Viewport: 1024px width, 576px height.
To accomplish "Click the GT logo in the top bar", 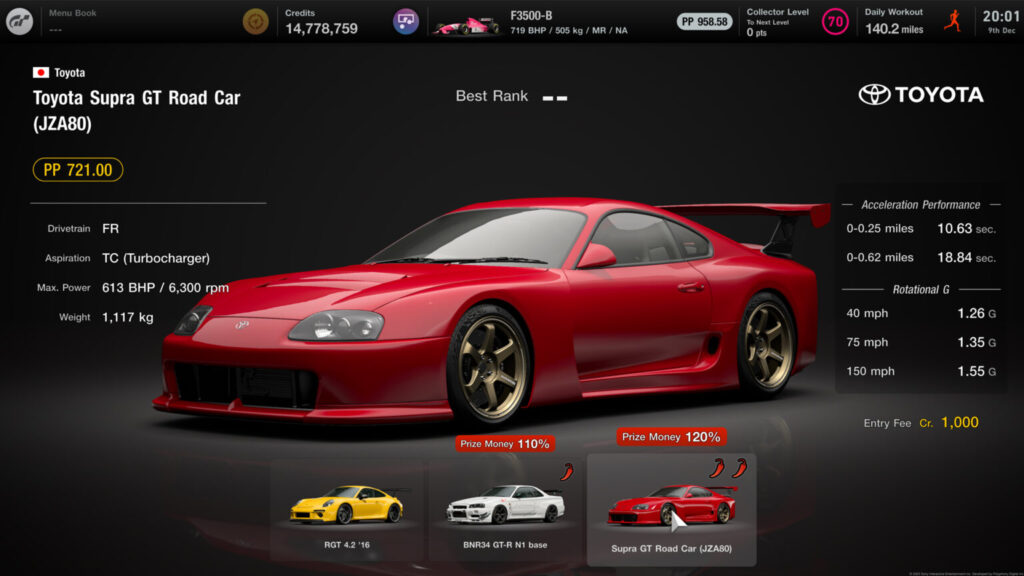I will [x=19, y=21].
